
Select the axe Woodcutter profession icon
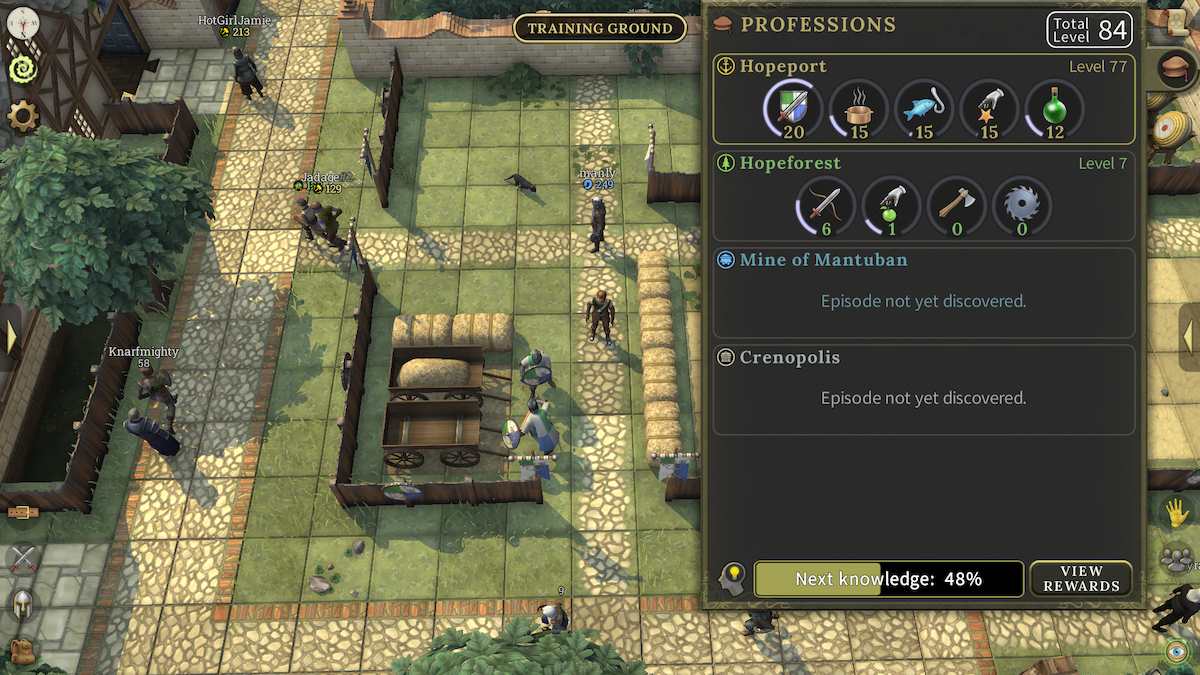pos(955,205)
